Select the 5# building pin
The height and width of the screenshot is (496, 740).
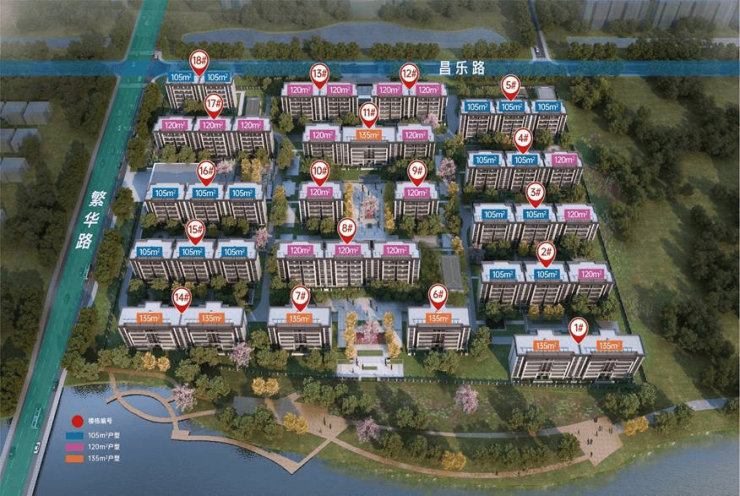pyautogui.click(x=511, y=86)
